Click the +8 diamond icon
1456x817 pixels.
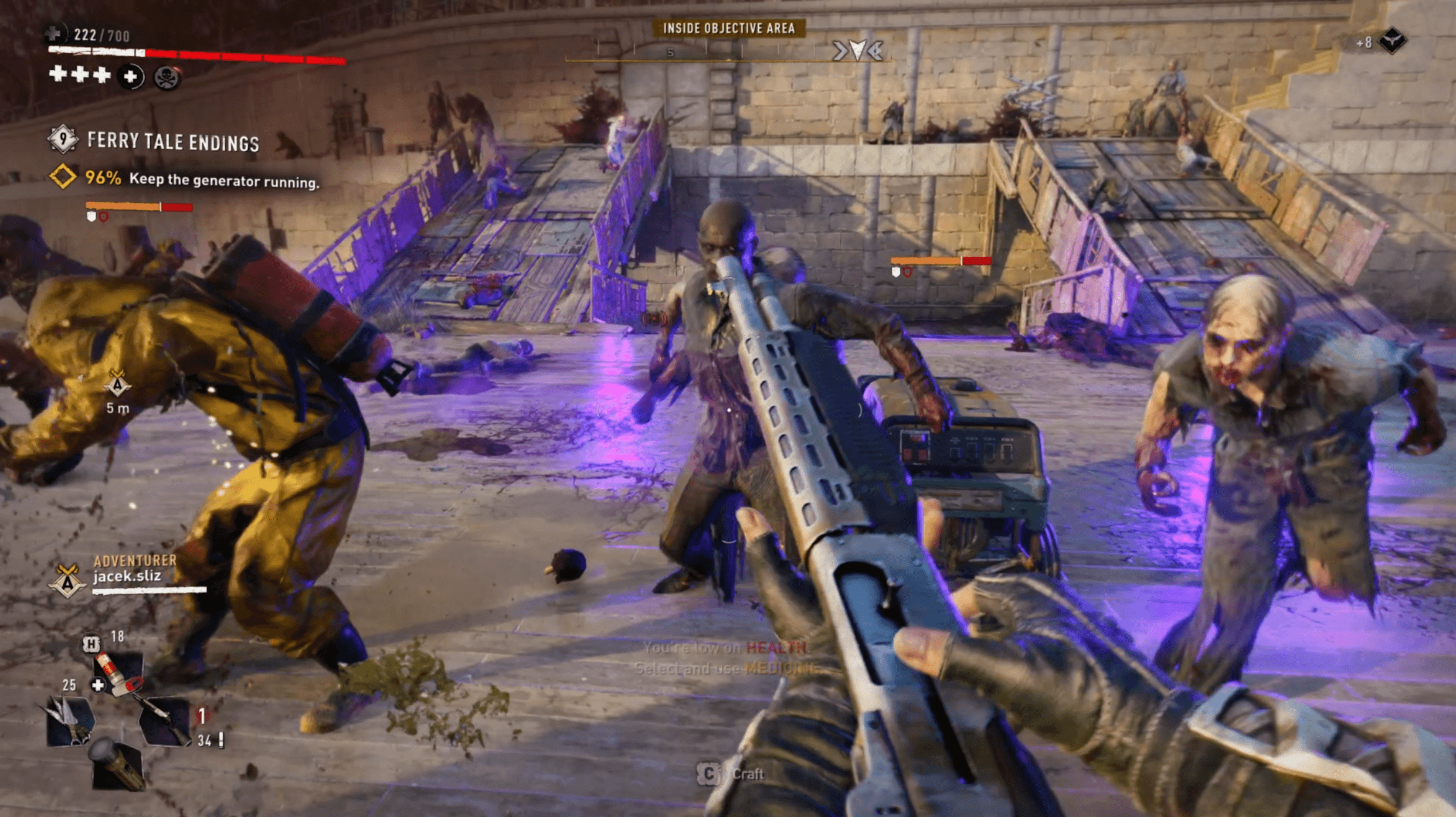(1392, 41)
